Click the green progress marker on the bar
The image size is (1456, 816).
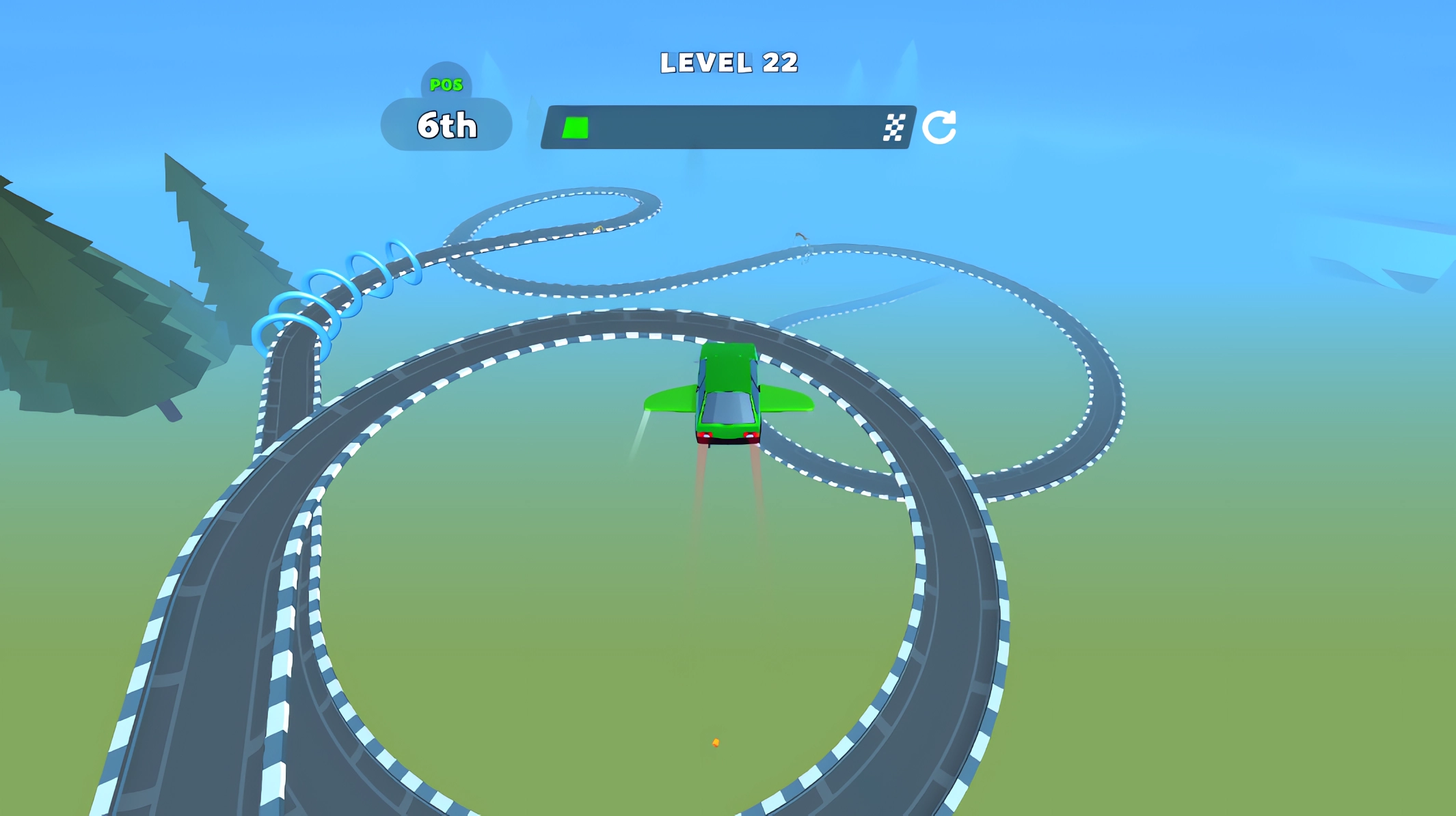pos(576,126)
